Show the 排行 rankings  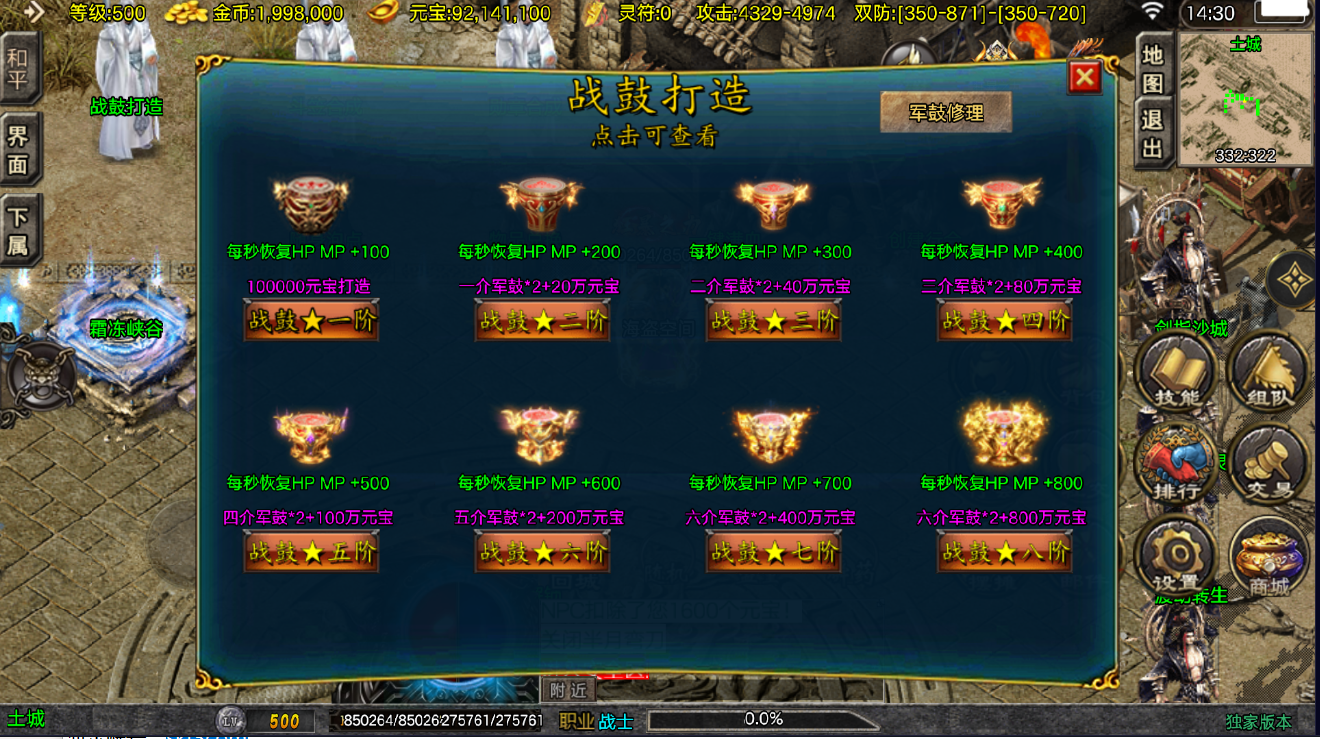point(1176,464)
